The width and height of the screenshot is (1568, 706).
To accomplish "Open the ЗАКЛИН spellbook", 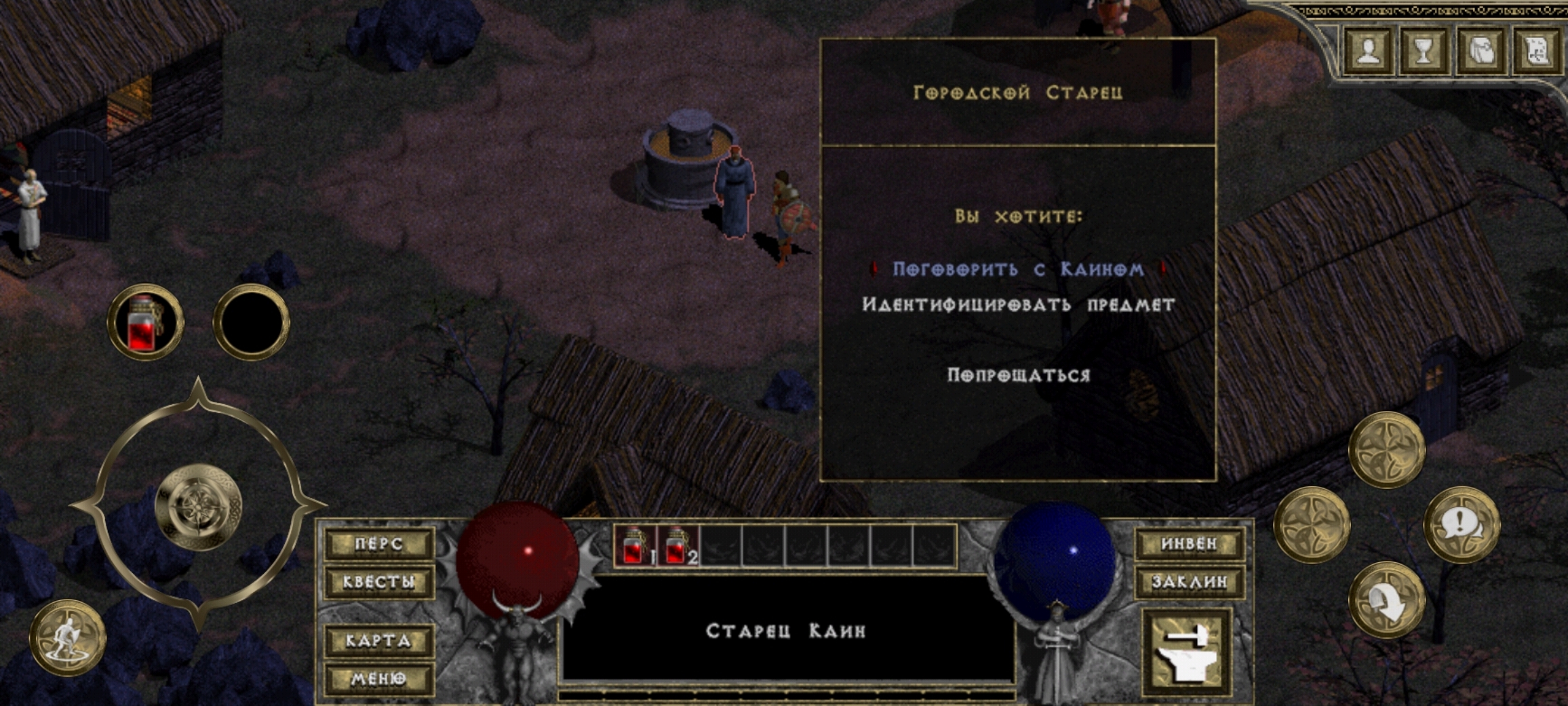I will [x=1189, y=582].
